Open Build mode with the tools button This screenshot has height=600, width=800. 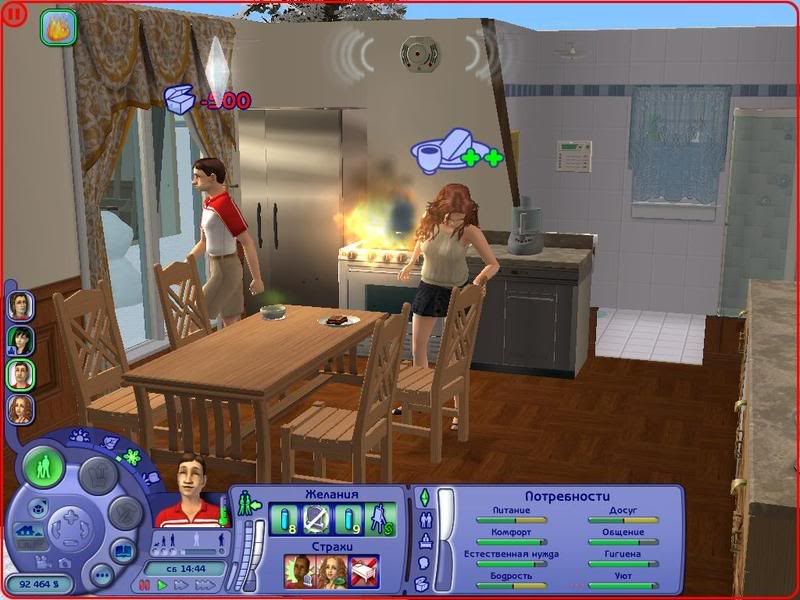[x=124, y=512]
